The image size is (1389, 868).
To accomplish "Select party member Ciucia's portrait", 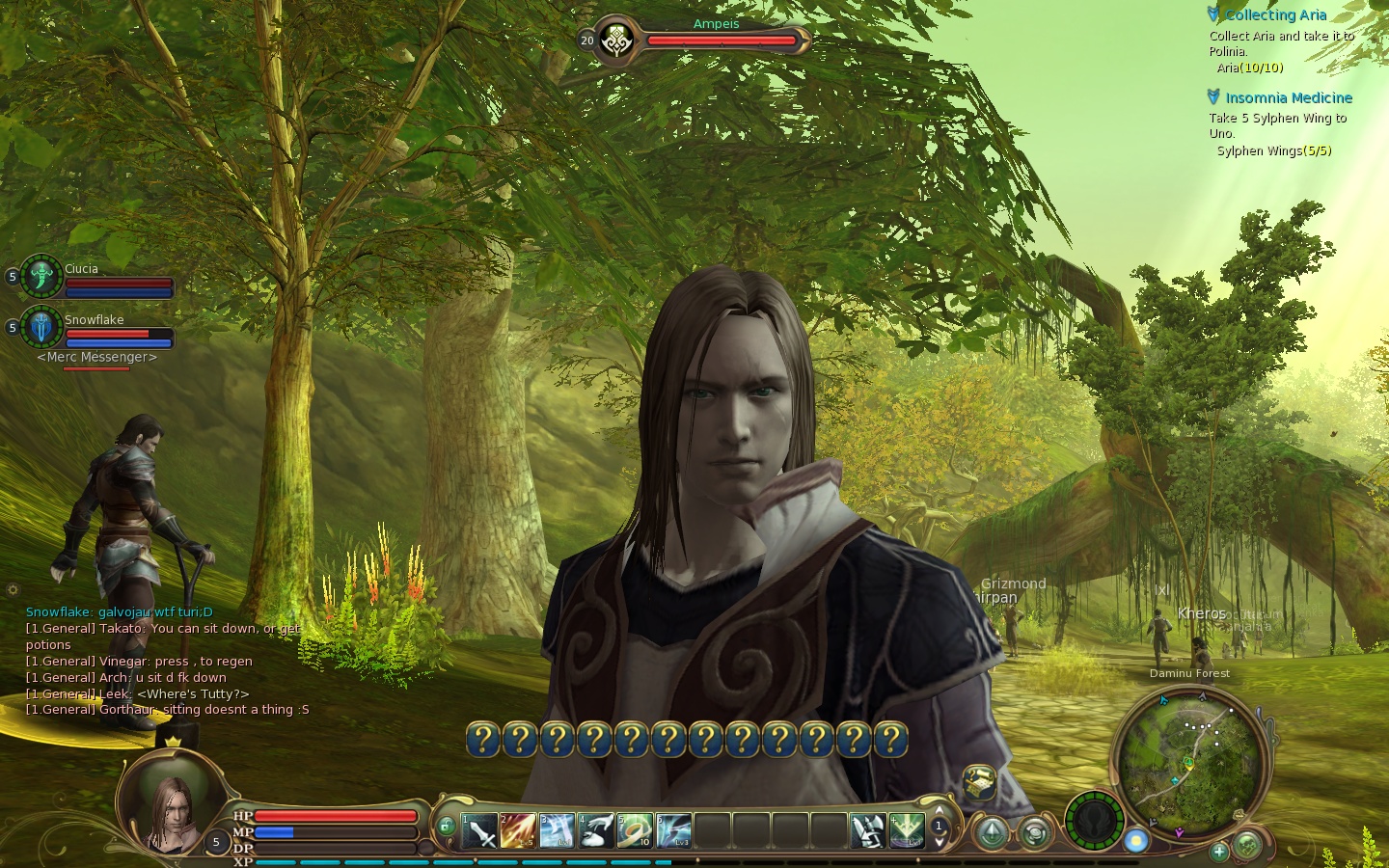I will (41, 277).
